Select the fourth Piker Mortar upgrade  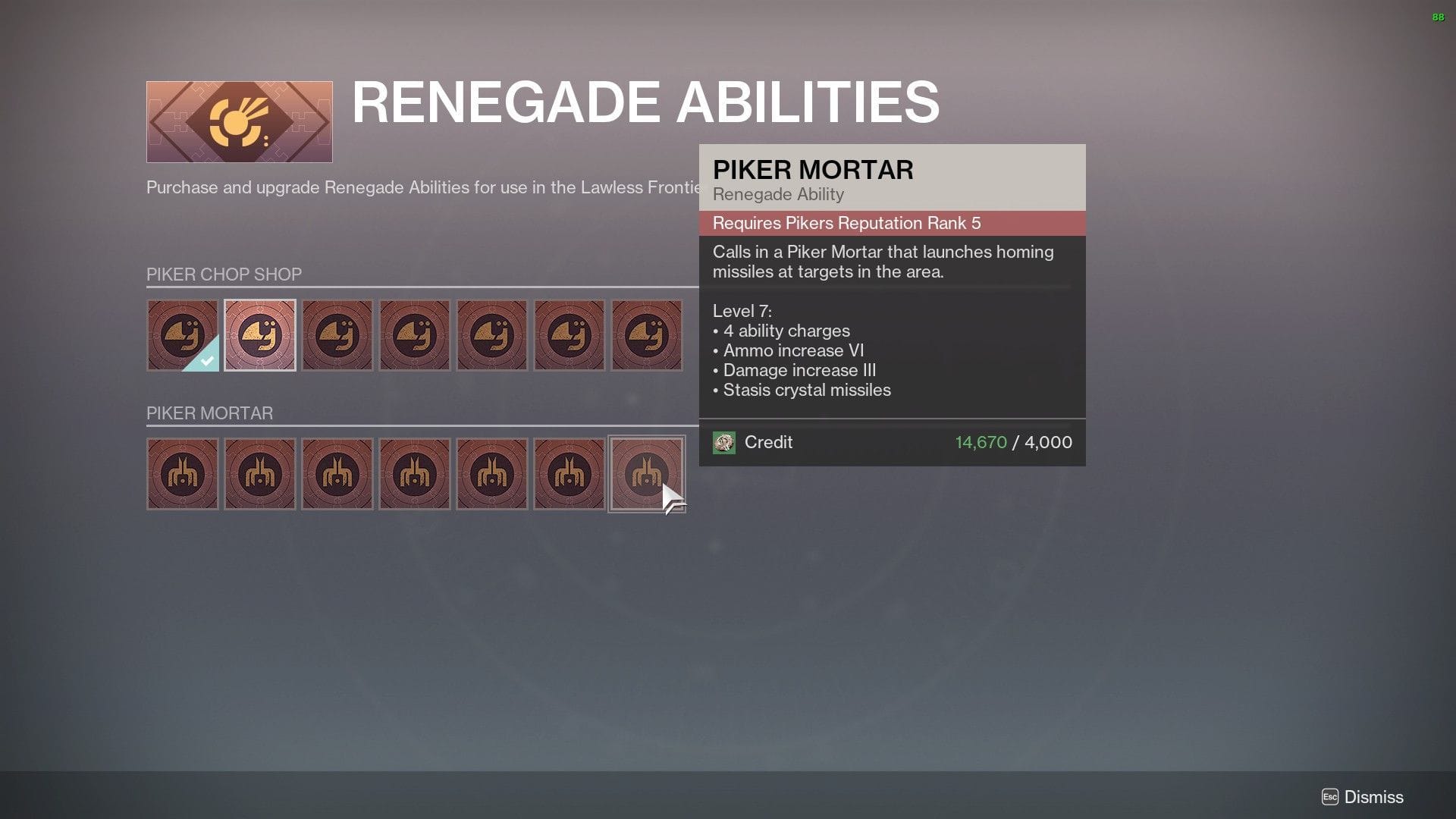pos(415,473)
